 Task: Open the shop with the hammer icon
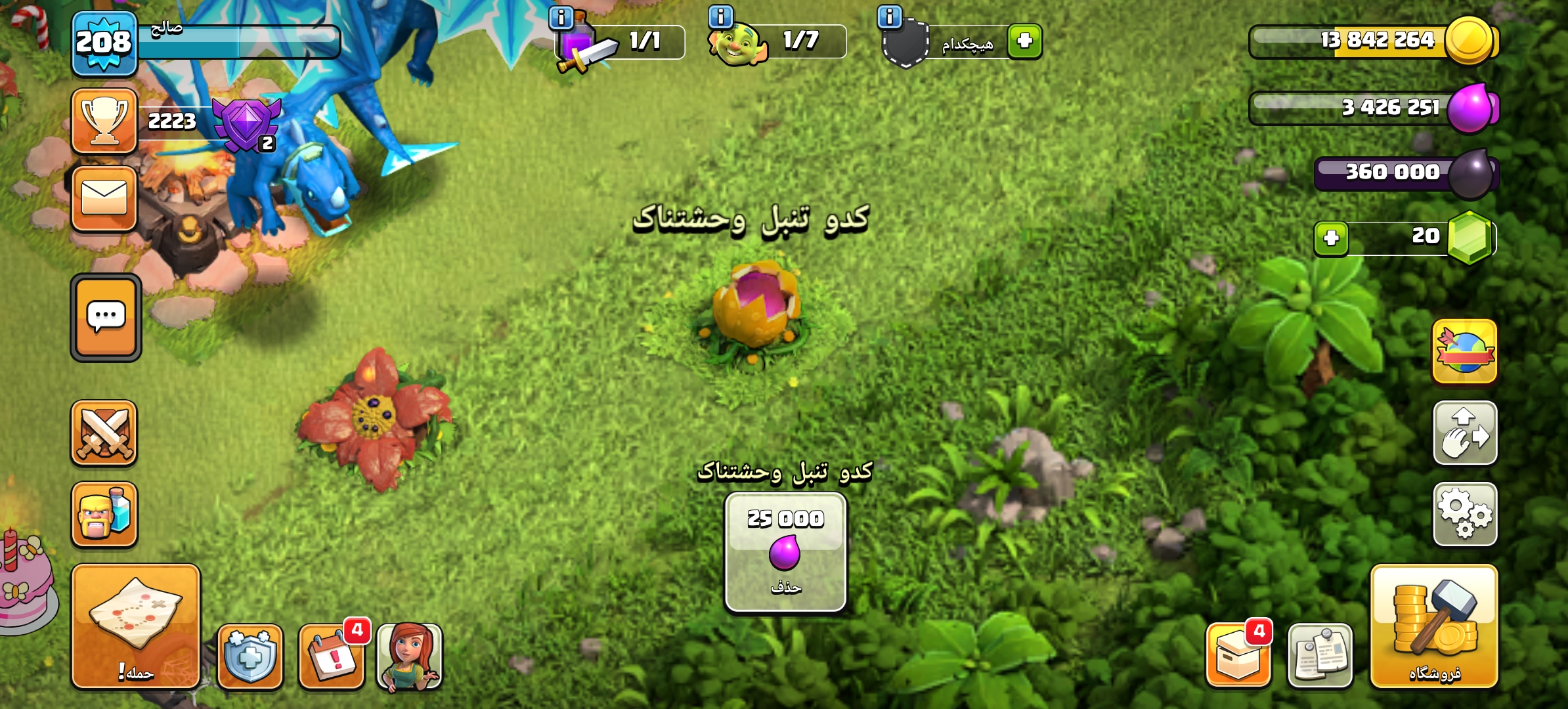[1434, 626]
